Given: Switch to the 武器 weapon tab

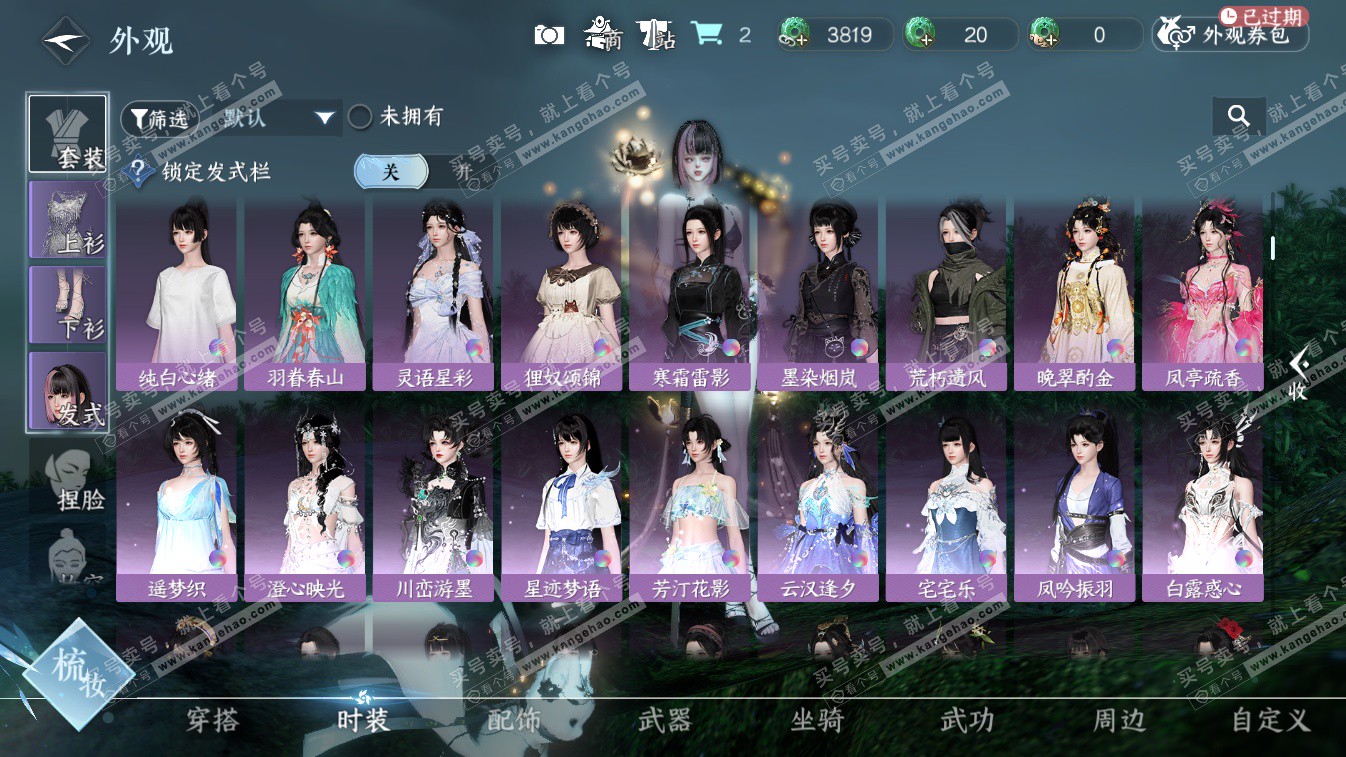Looking at the screenshot, I should tap(665, 720).
